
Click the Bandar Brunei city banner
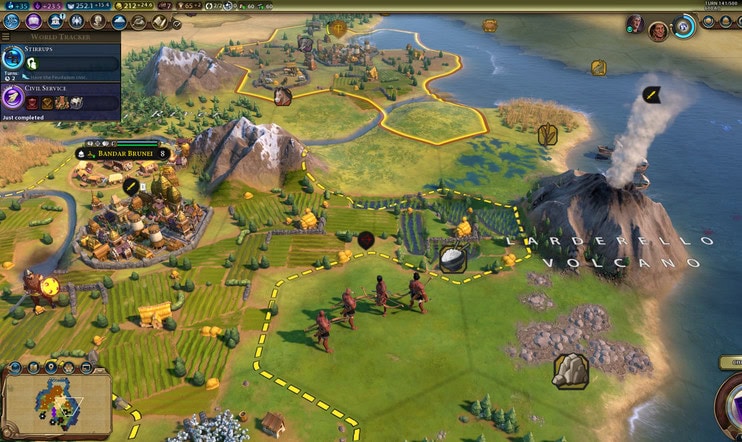click(x=122, y=154)
